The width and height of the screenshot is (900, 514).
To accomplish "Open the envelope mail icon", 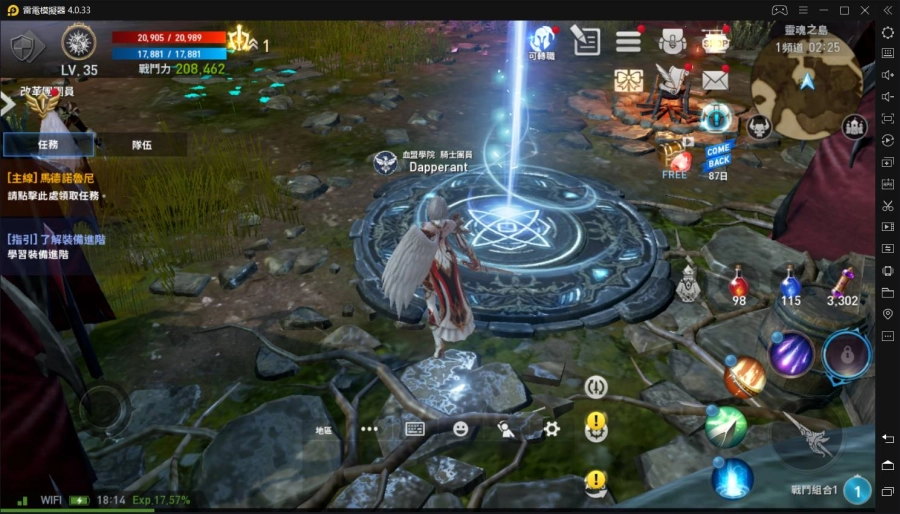I will pos(714,80).
